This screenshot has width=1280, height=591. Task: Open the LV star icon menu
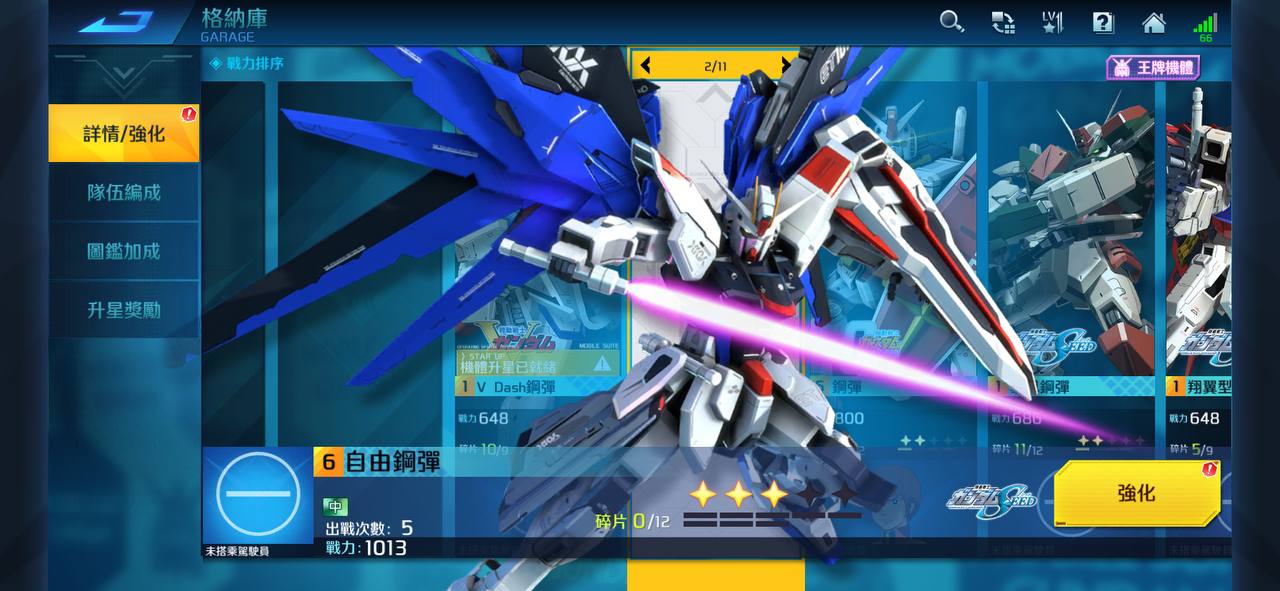click(x=1053, y=22)
